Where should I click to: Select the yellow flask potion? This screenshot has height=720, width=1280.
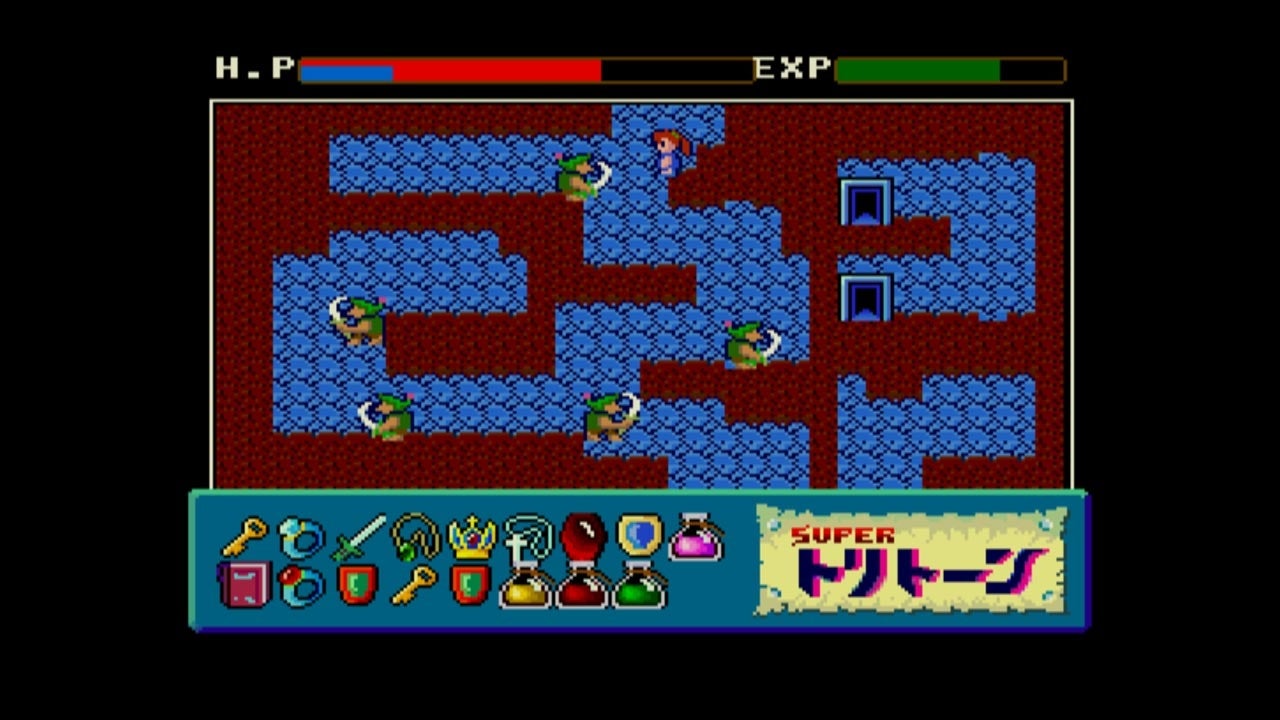[x=525, y=591]
